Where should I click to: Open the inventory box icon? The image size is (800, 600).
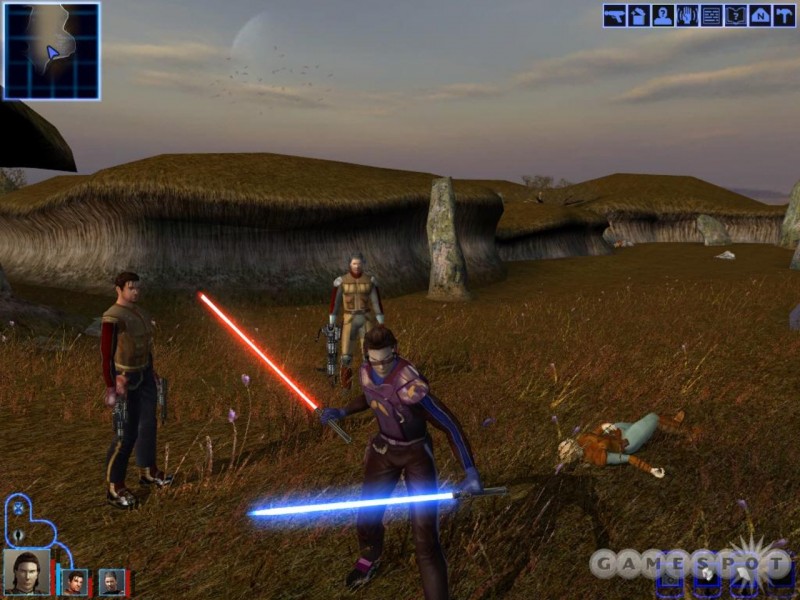click(638, 16)
